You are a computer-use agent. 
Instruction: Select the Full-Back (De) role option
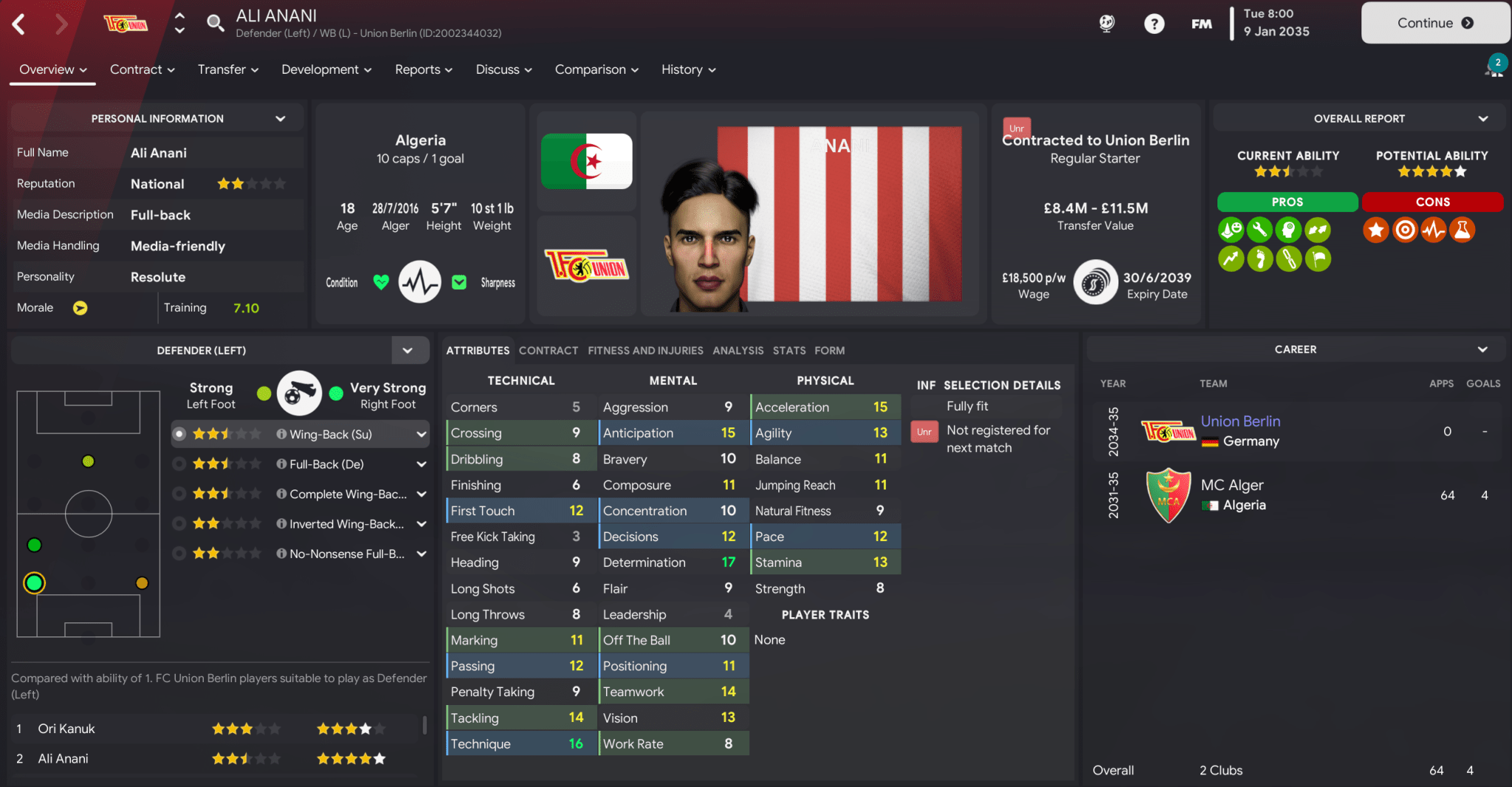178,464
